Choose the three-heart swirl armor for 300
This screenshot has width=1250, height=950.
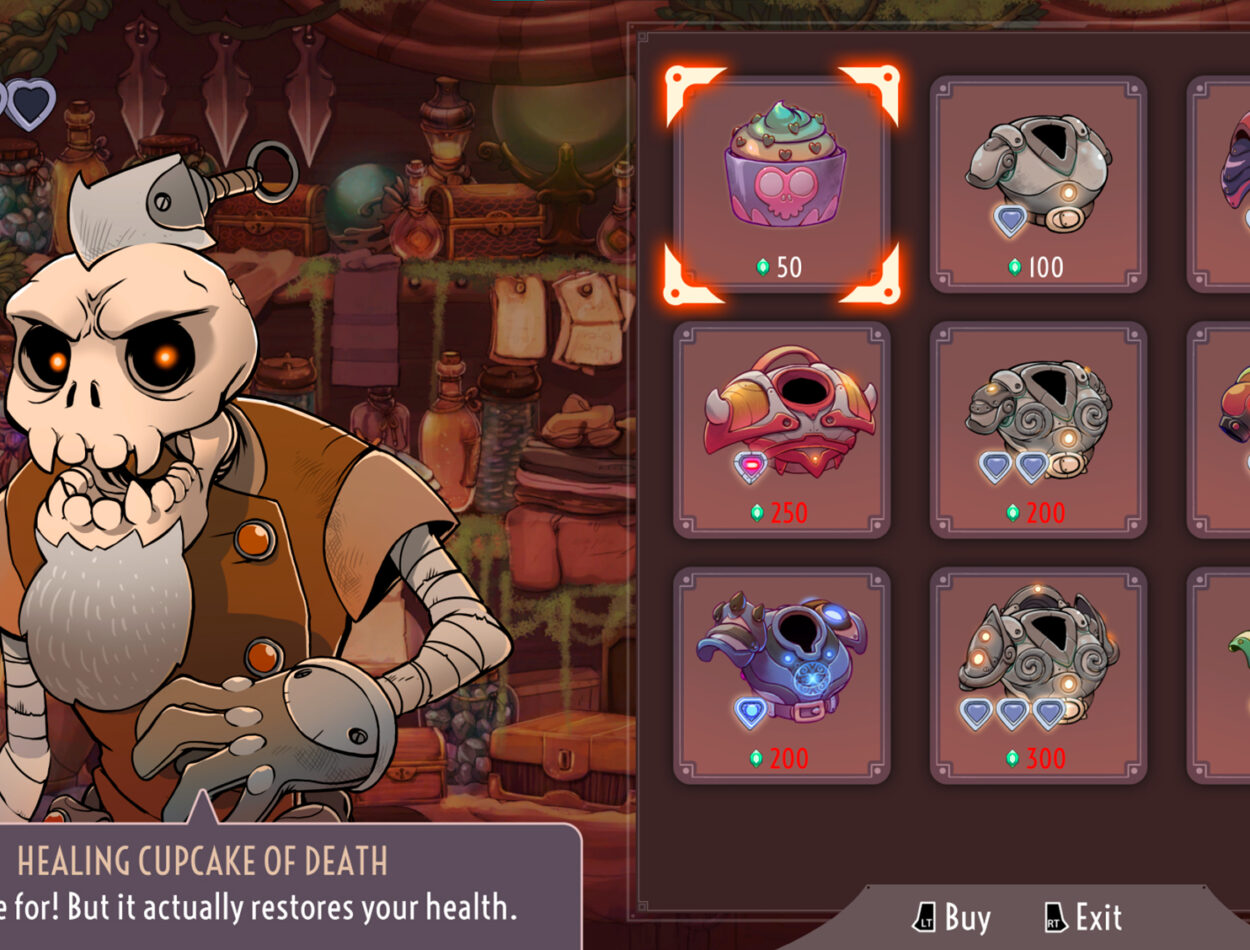[1038, 675]
